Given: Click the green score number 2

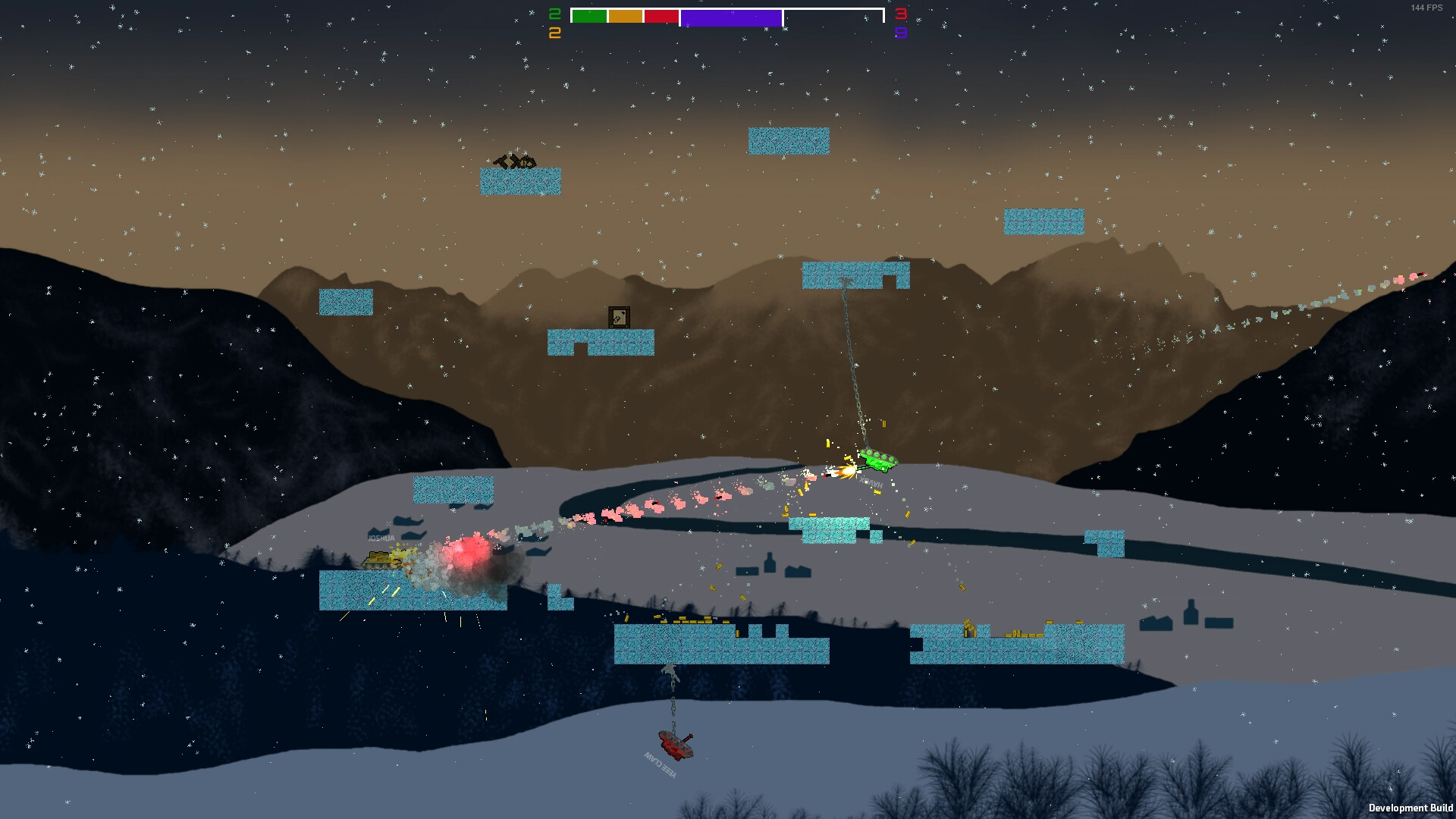Looking at the screenshot, I should (x=554, y=14).
